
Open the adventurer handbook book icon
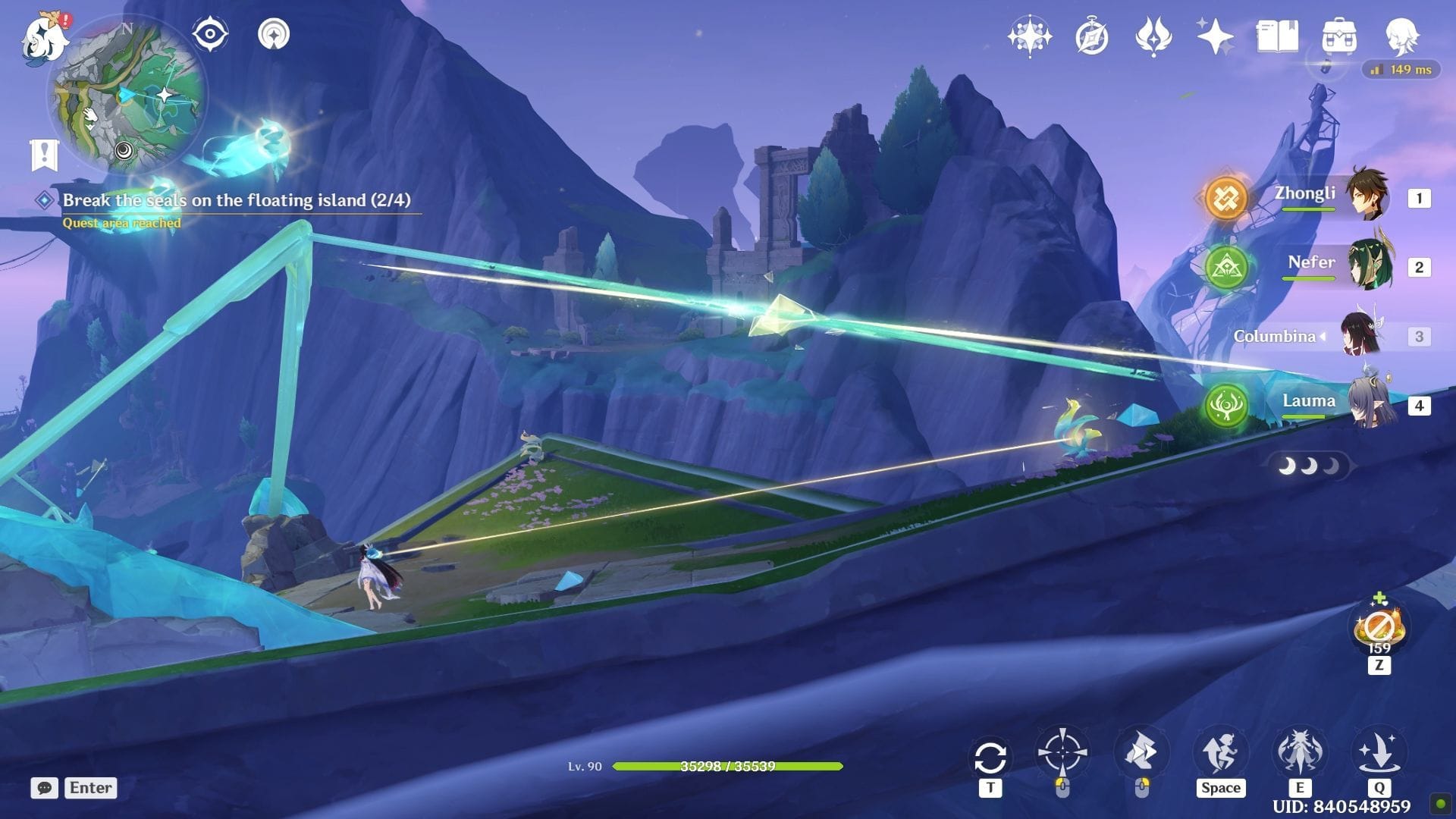[x=1277, y=36]
